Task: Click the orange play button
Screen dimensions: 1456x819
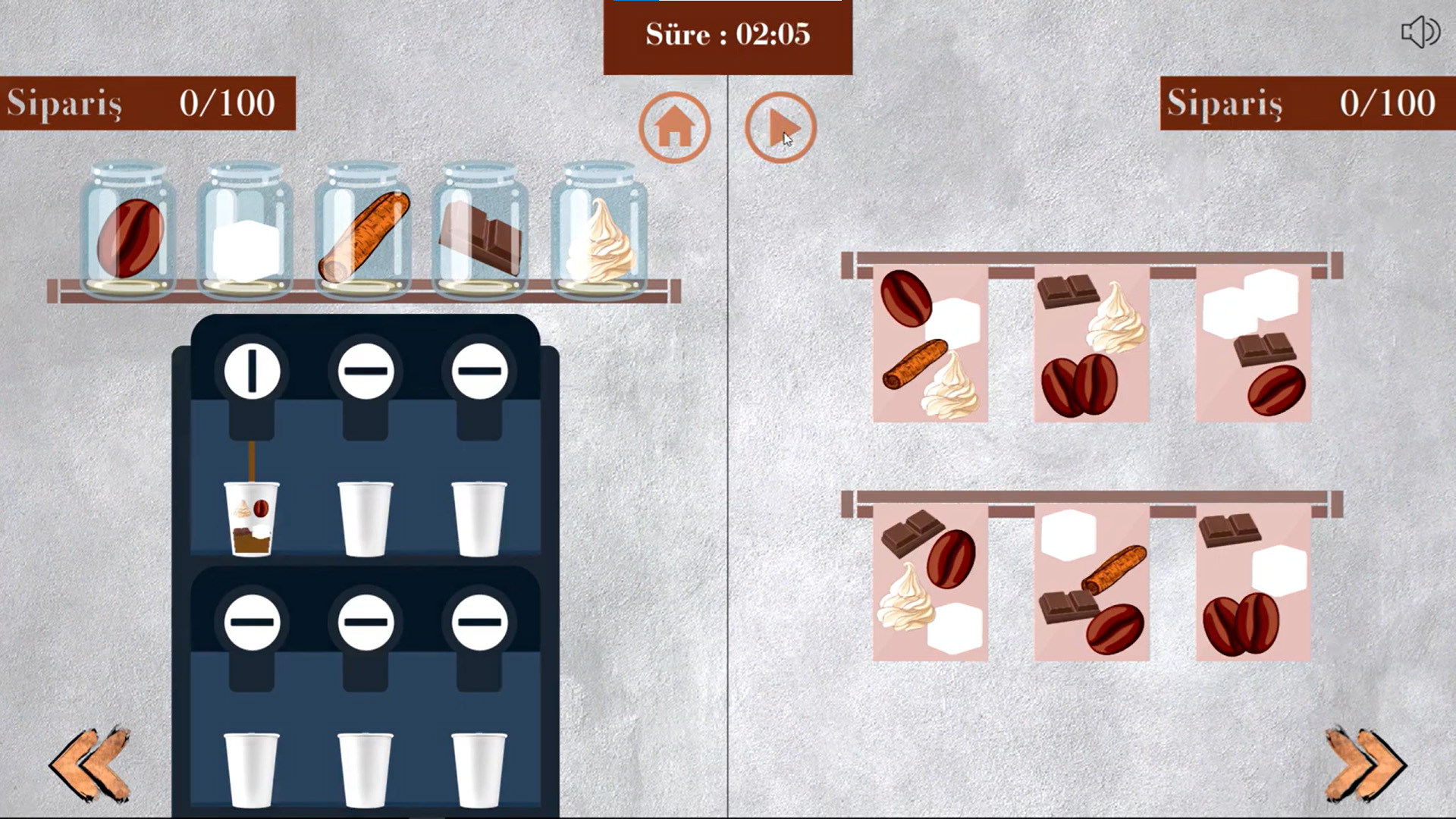Action: 780,127
